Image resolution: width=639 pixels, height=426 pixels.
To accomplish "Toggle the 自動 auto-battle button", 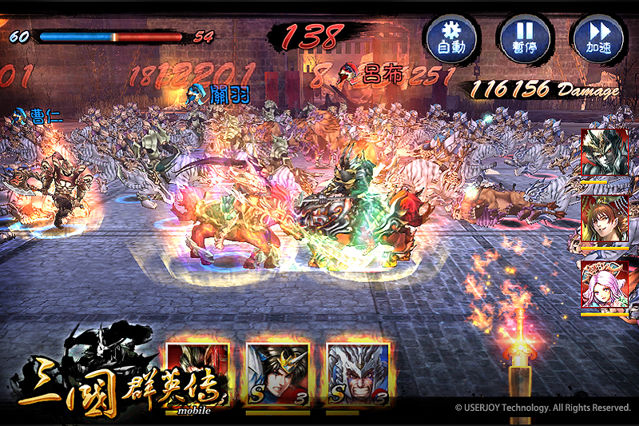I will tap(452, 38).
